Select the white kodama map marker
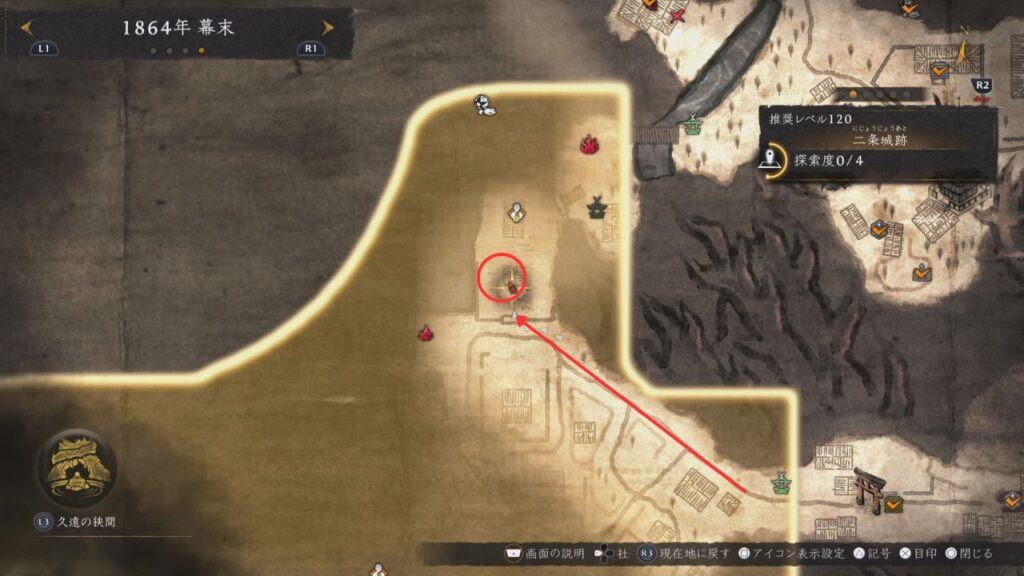Screen dimensions: 1024x576 pos(484,104)
